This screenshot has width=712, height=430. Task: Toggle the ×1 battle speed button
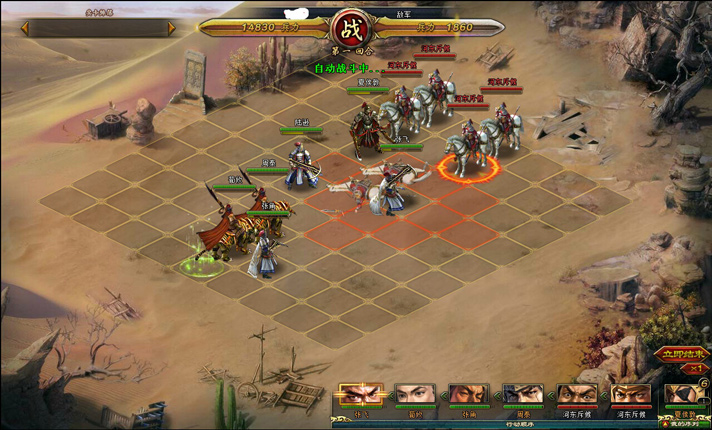coord(695,368)
